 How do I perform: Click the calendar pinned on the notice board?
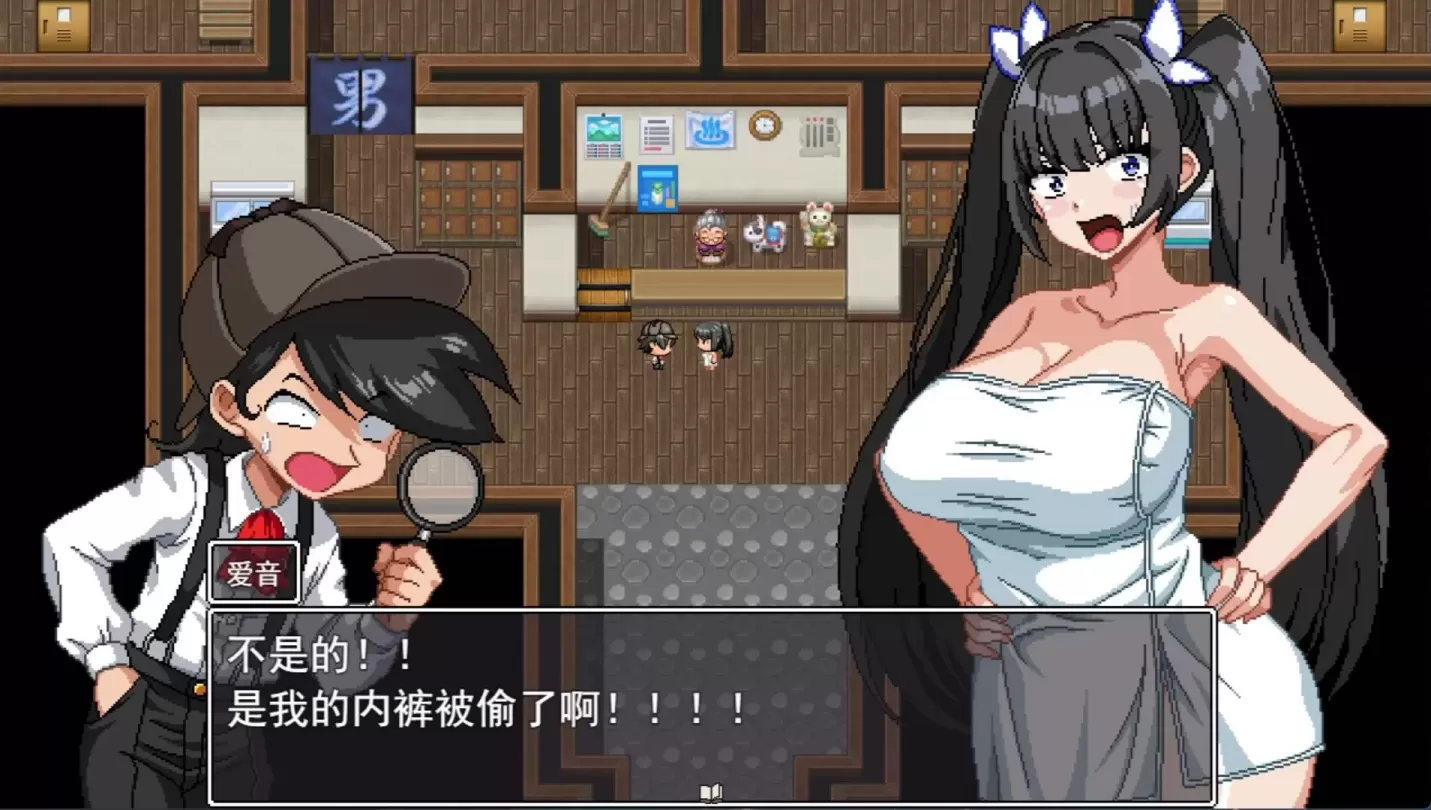(x=603, y=134)
